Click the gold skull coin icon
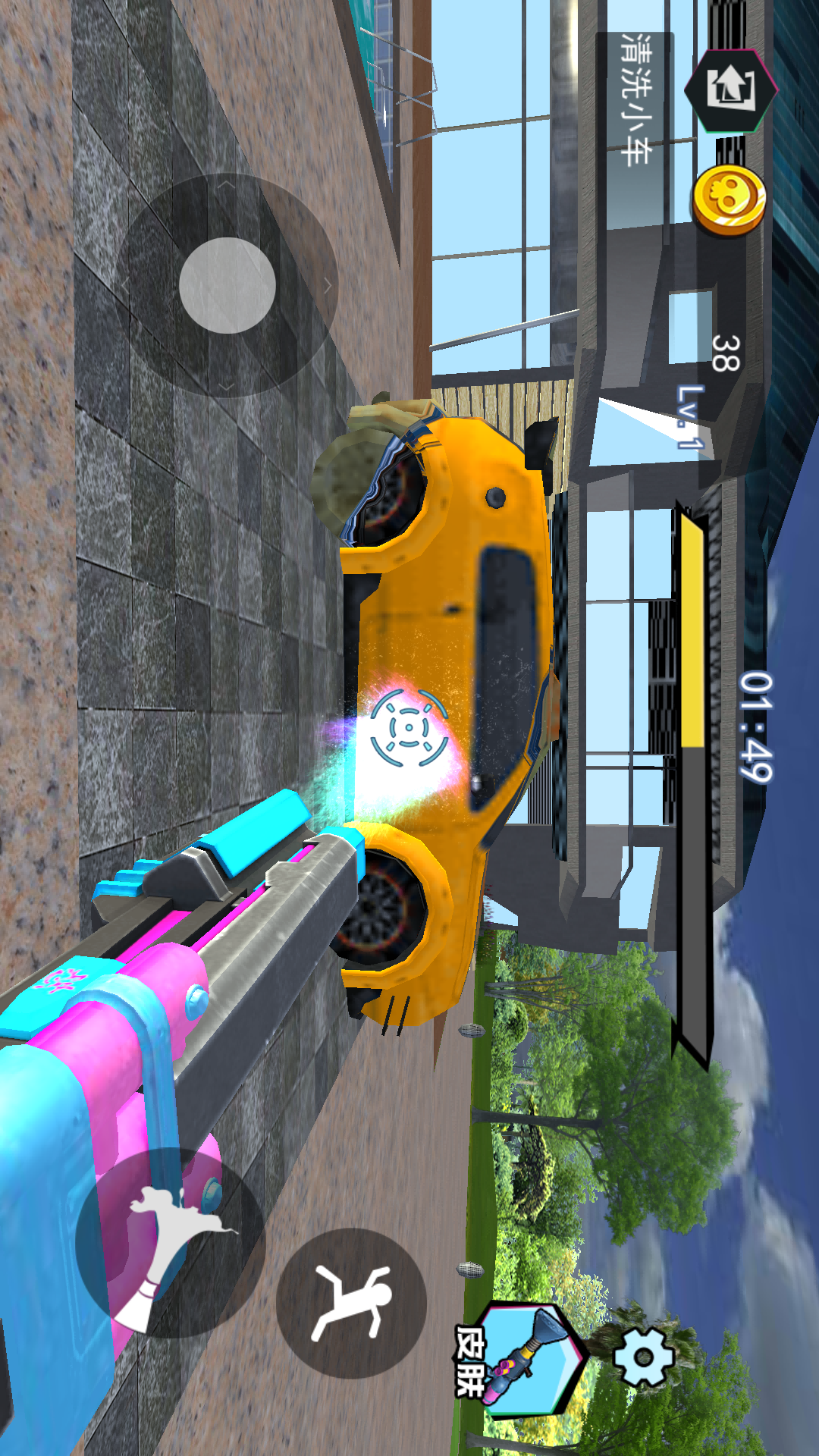Viewport: 819px width, 1456px height. point(730,200)
